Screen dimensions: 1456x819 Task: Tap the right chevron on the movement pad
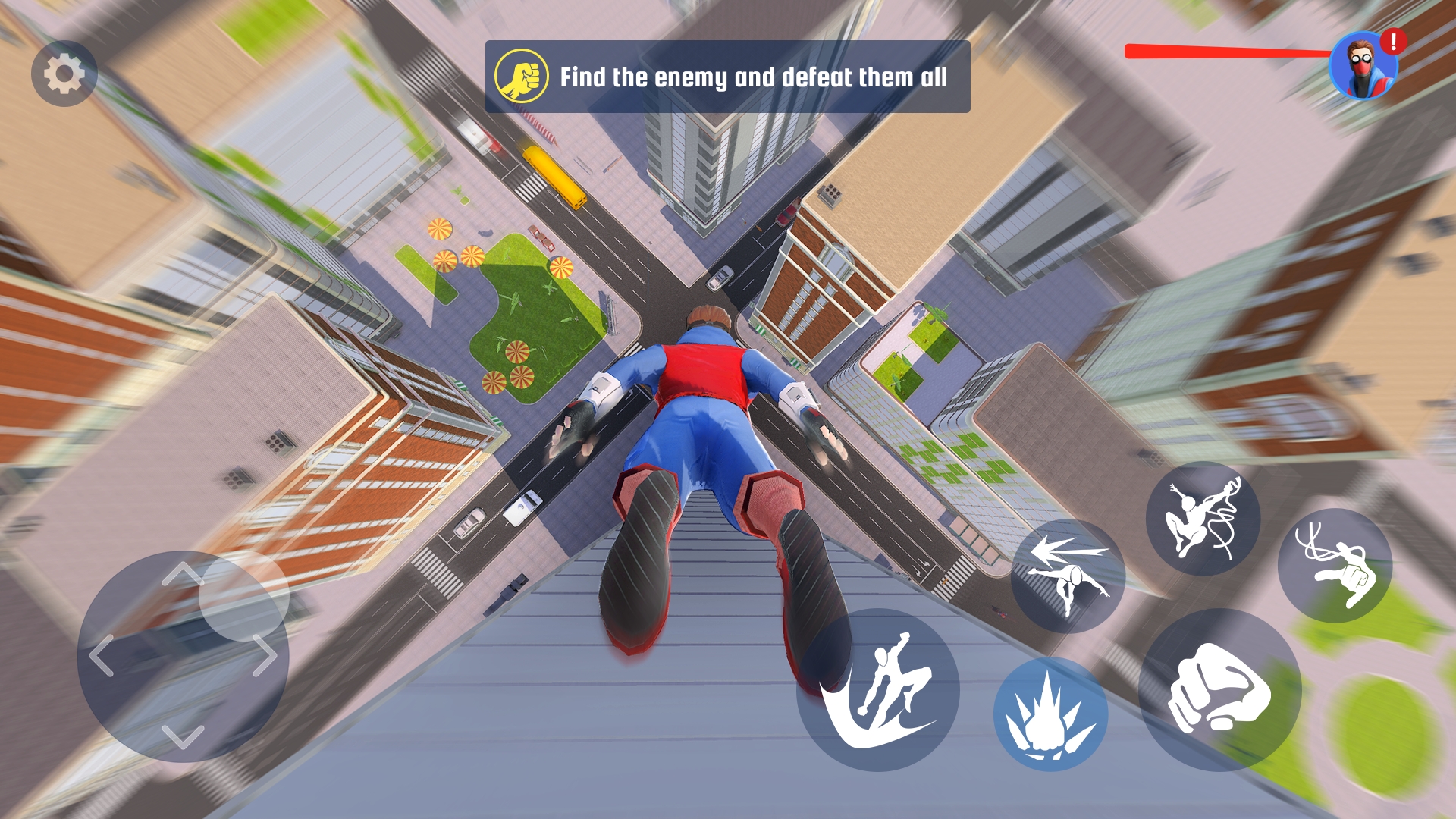click(x=265, y=655)
